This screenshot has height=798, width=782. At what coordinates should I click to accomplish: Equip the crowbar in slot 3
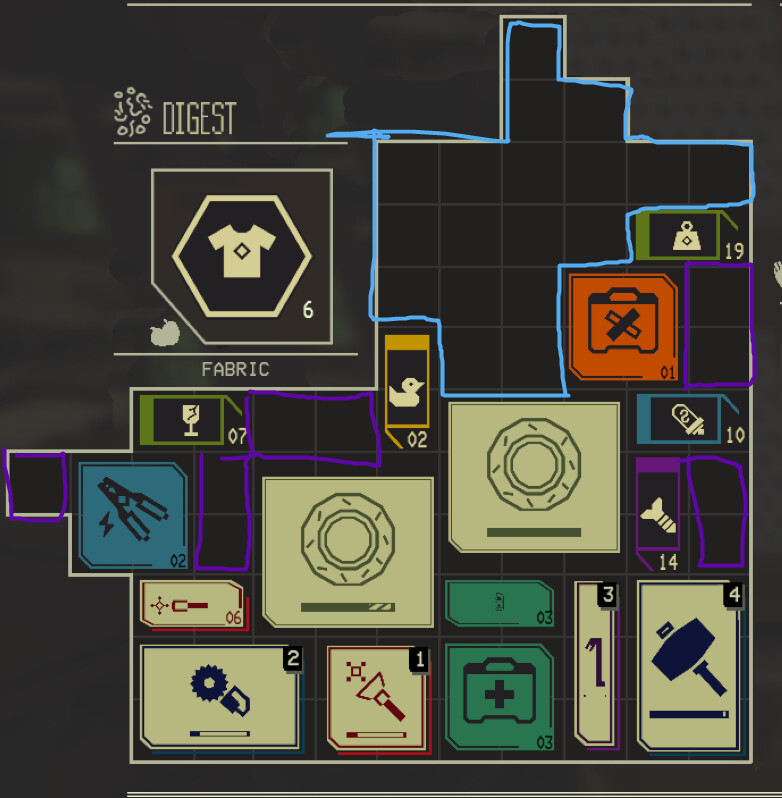click(x=596, y=664)
